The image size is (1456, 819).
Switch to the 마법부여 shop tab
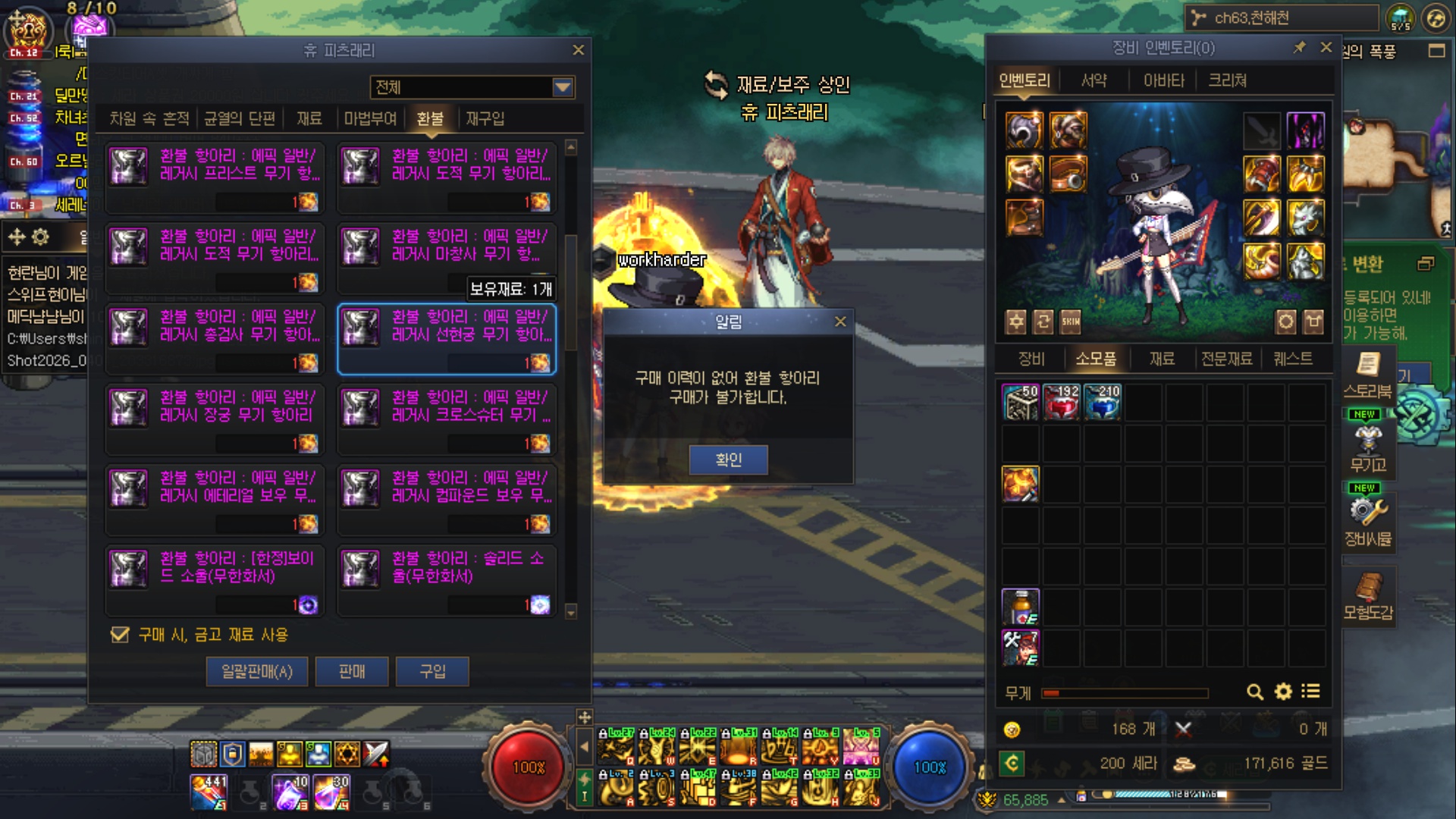click(x=370, y=118)
